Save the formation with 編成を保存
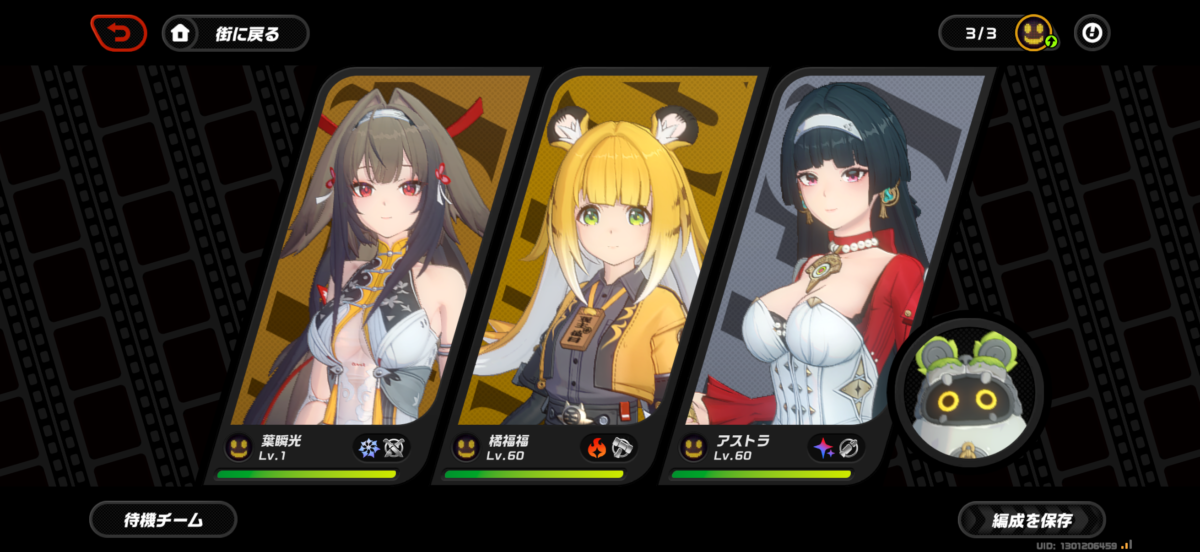This screenshot has height=552, width=1200. [1031, 520]
